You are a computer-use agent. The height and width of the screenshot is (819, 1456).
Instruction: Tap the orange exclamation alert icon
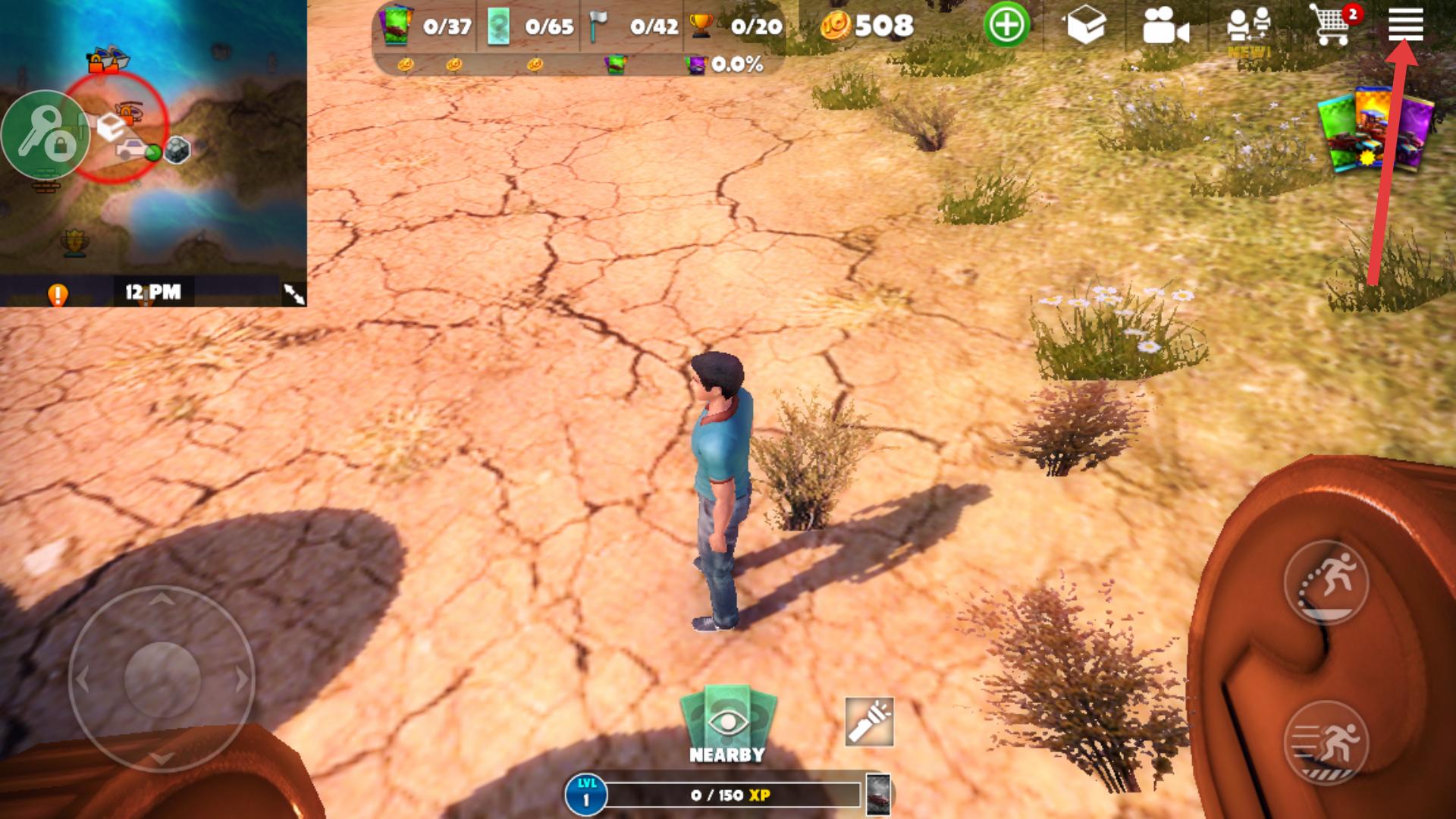[x=58, y=293]
